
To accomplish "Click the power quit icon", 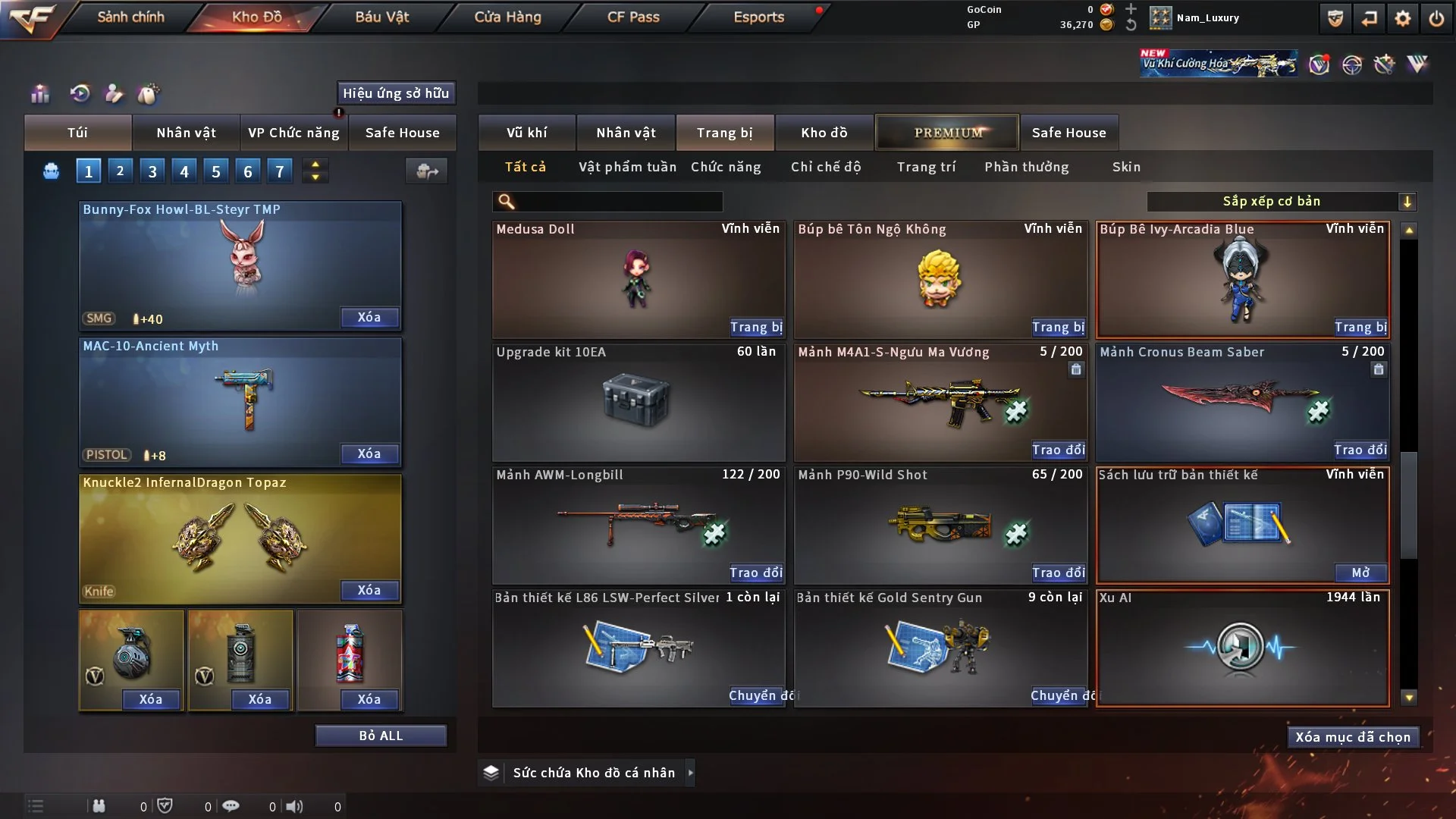I will 1436,18.
